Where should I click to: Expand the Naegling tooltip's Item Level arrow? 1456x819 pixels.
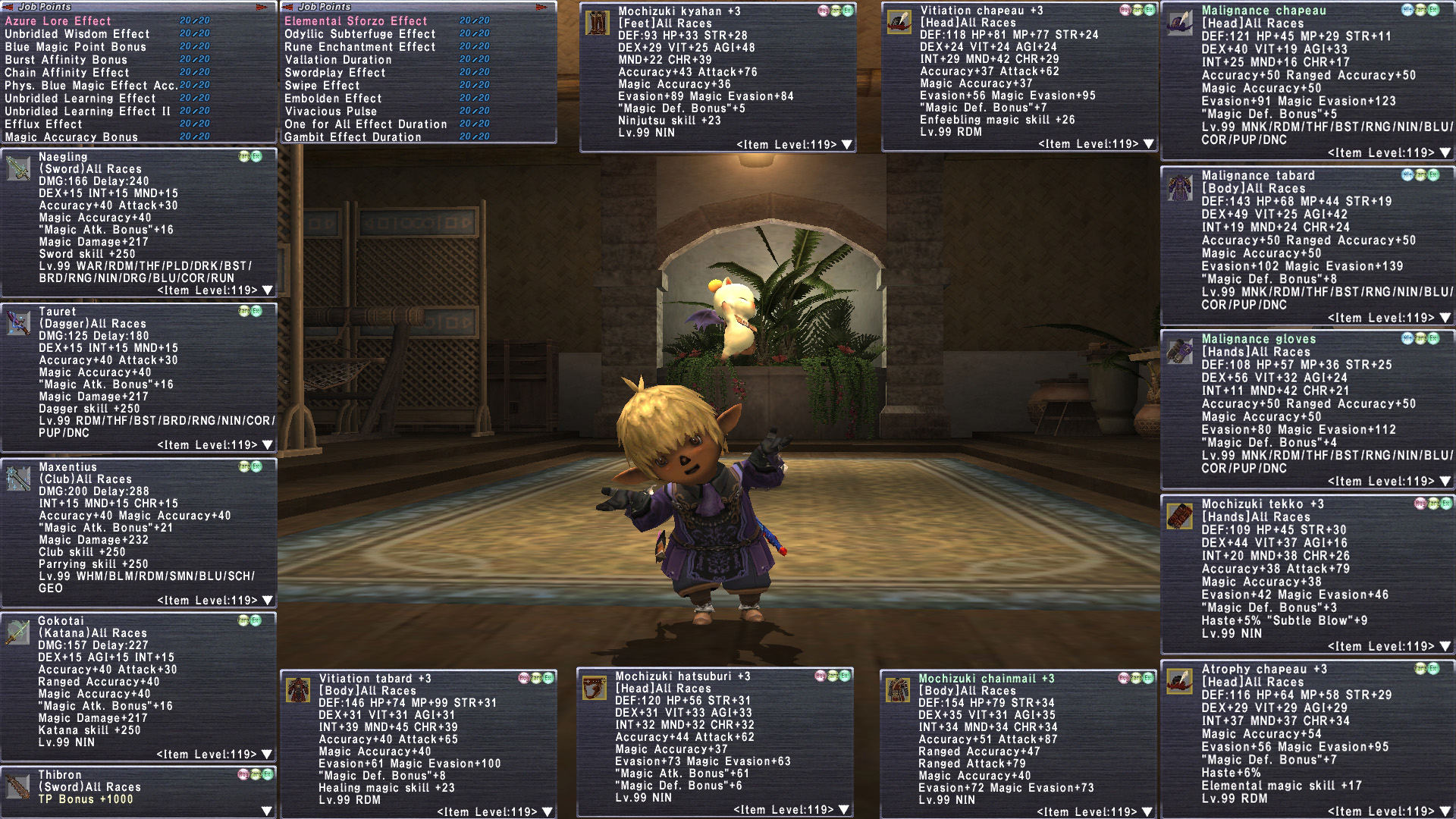point(267,290)
